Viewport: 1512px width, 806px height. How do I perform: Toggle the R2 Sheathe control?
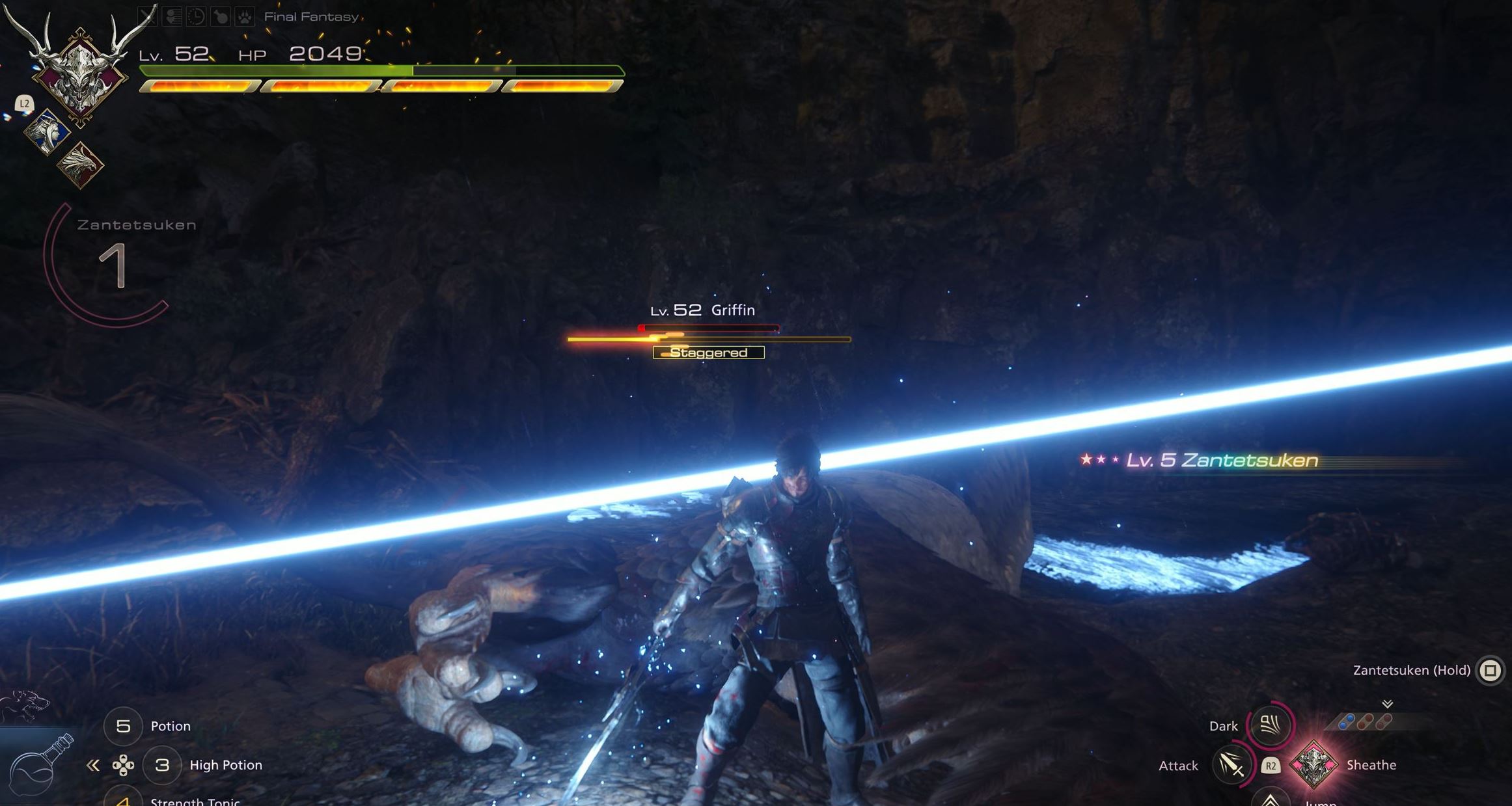click(1271, 765)
